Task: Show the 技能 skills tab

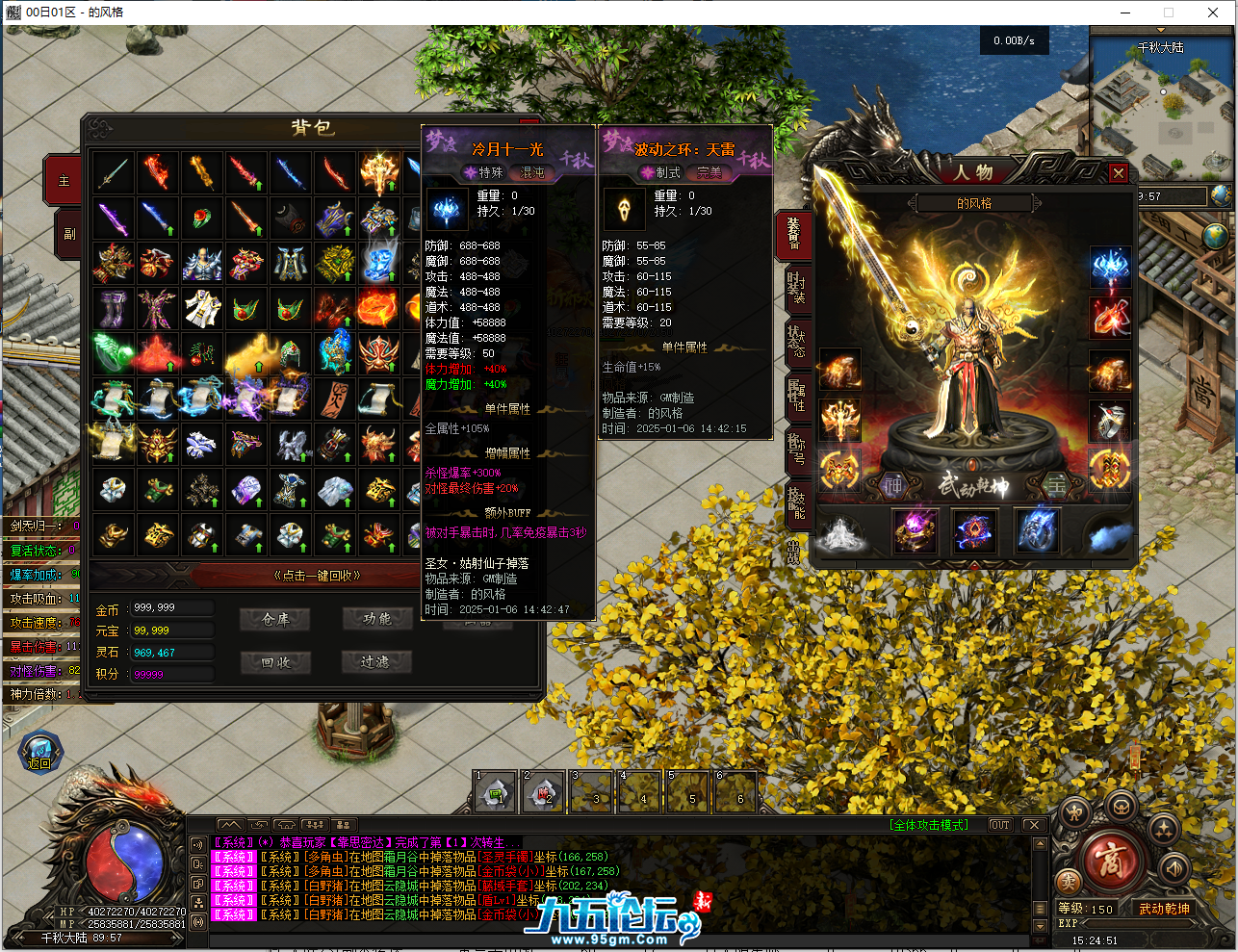Action: pyautogui.click(x=795, y=502)
